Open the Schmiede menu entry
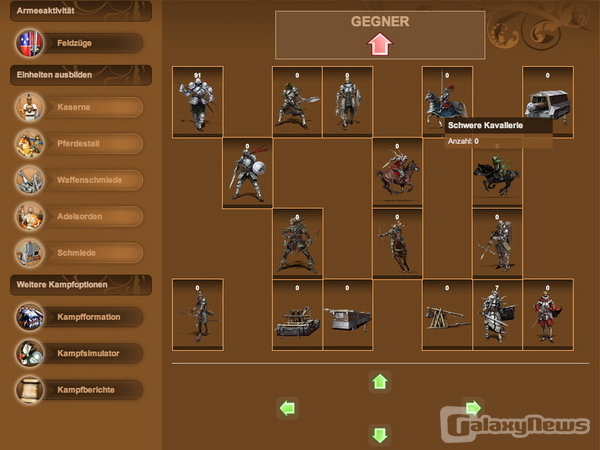Image resolution: width=600 pixels, height=450 pixels. pyautogui.click(x=78, y=252)
